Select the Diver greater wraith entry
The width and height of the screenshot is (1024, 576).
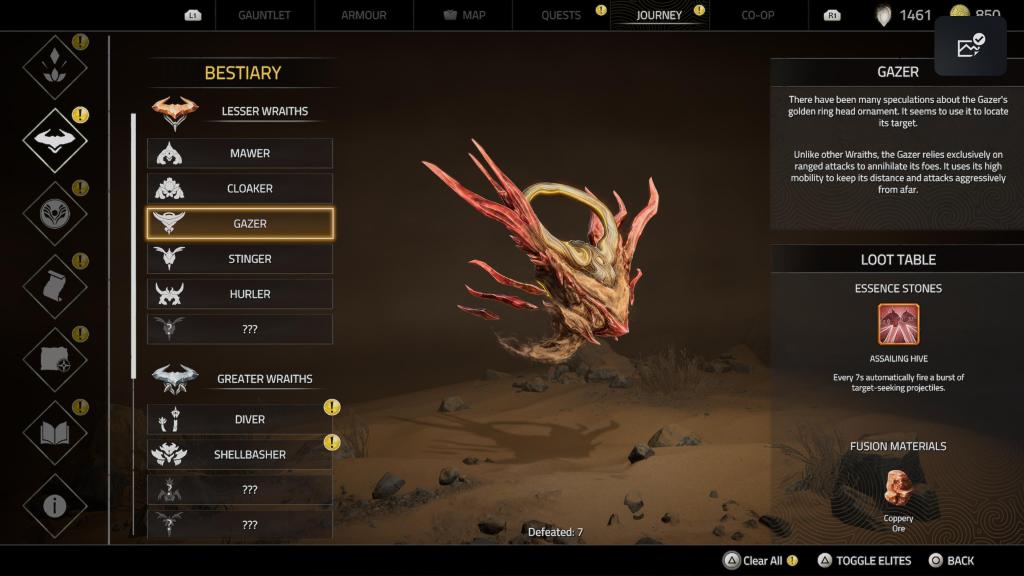pos(240,420)
